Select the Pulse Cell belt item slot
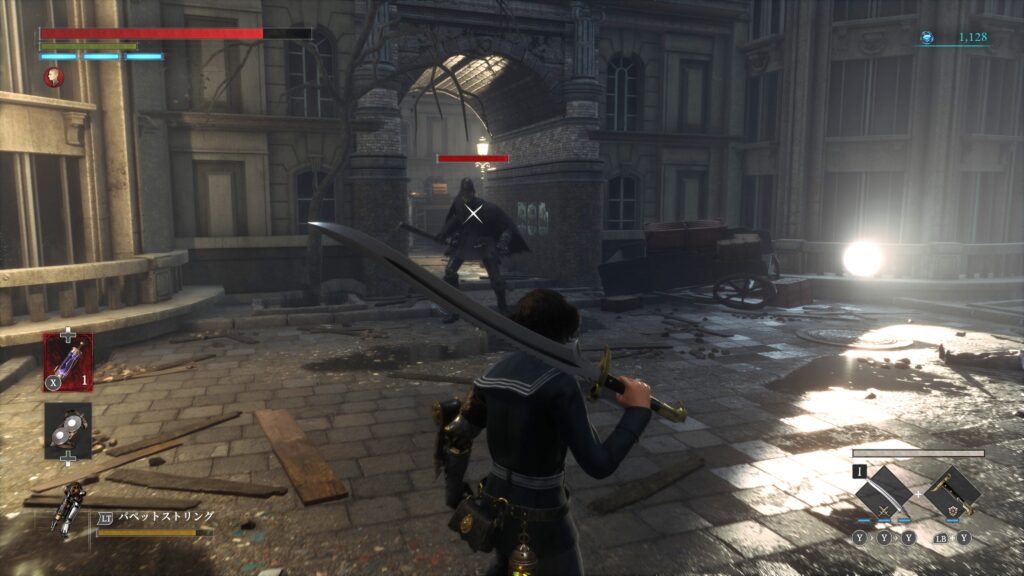1024x576 pixels. point(67,361)
